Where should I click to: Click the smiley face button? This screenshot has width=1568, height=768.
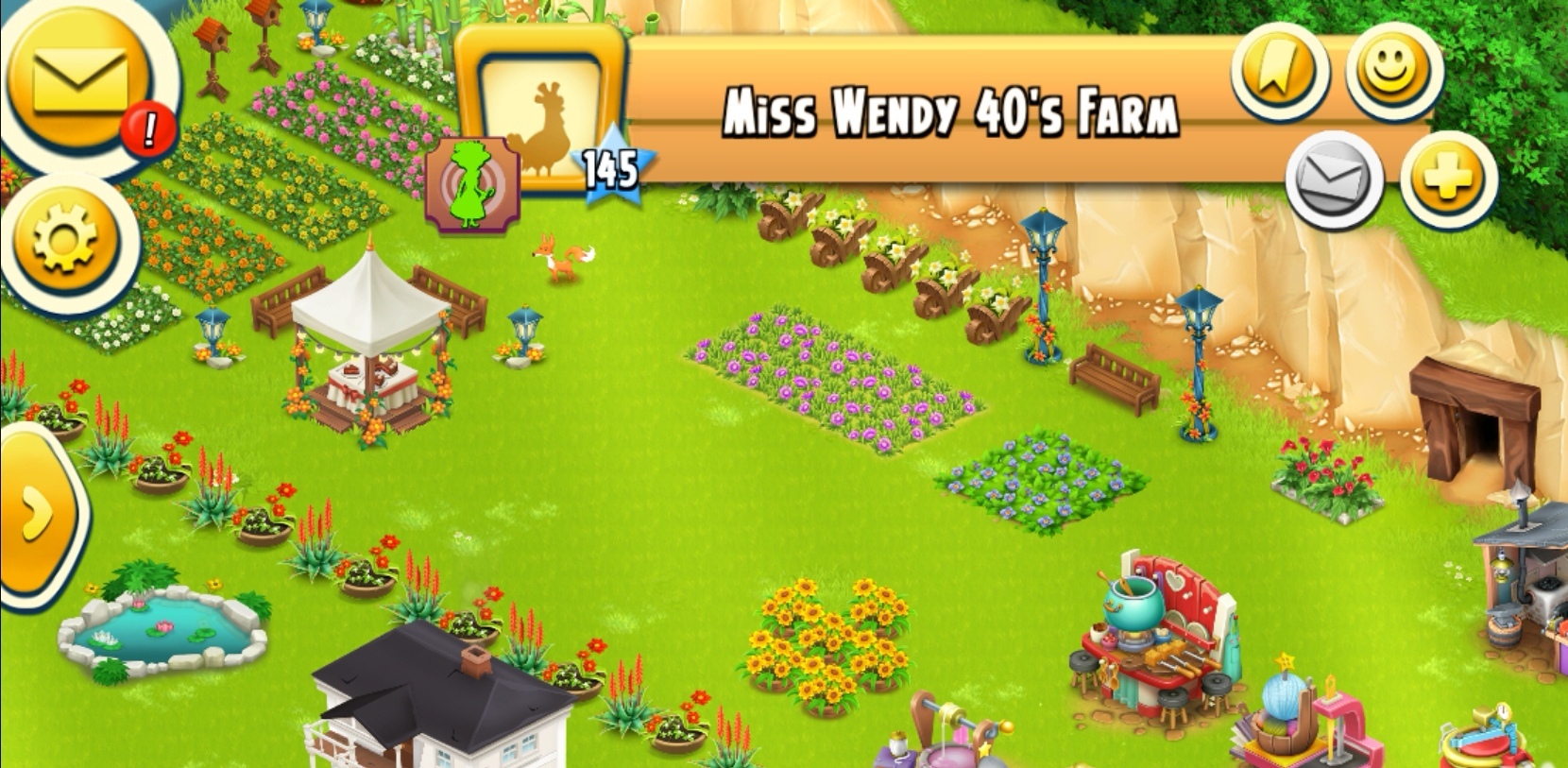pyautogui.click(x=1392, y=69)
